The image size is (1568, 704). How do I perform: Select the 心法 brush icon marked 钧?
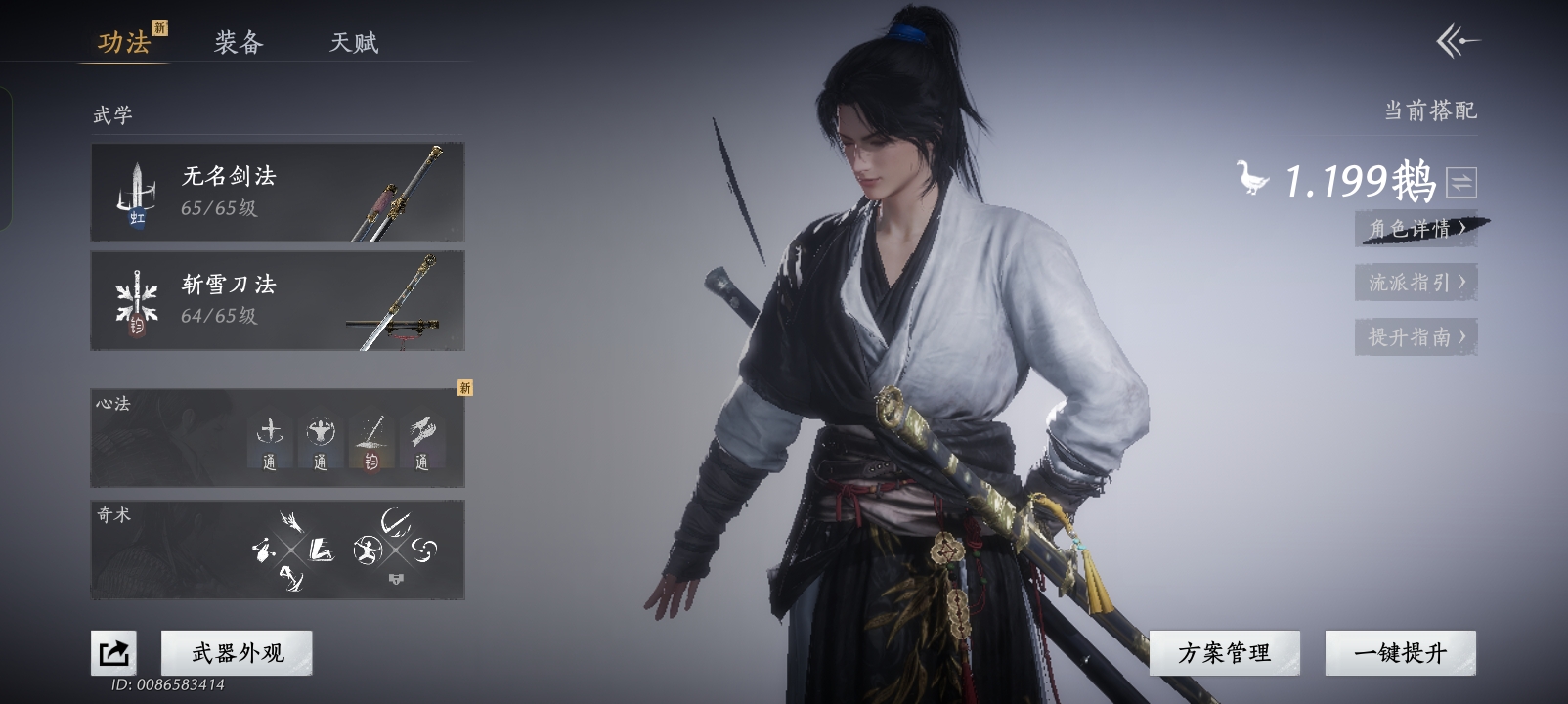[371, 437]
